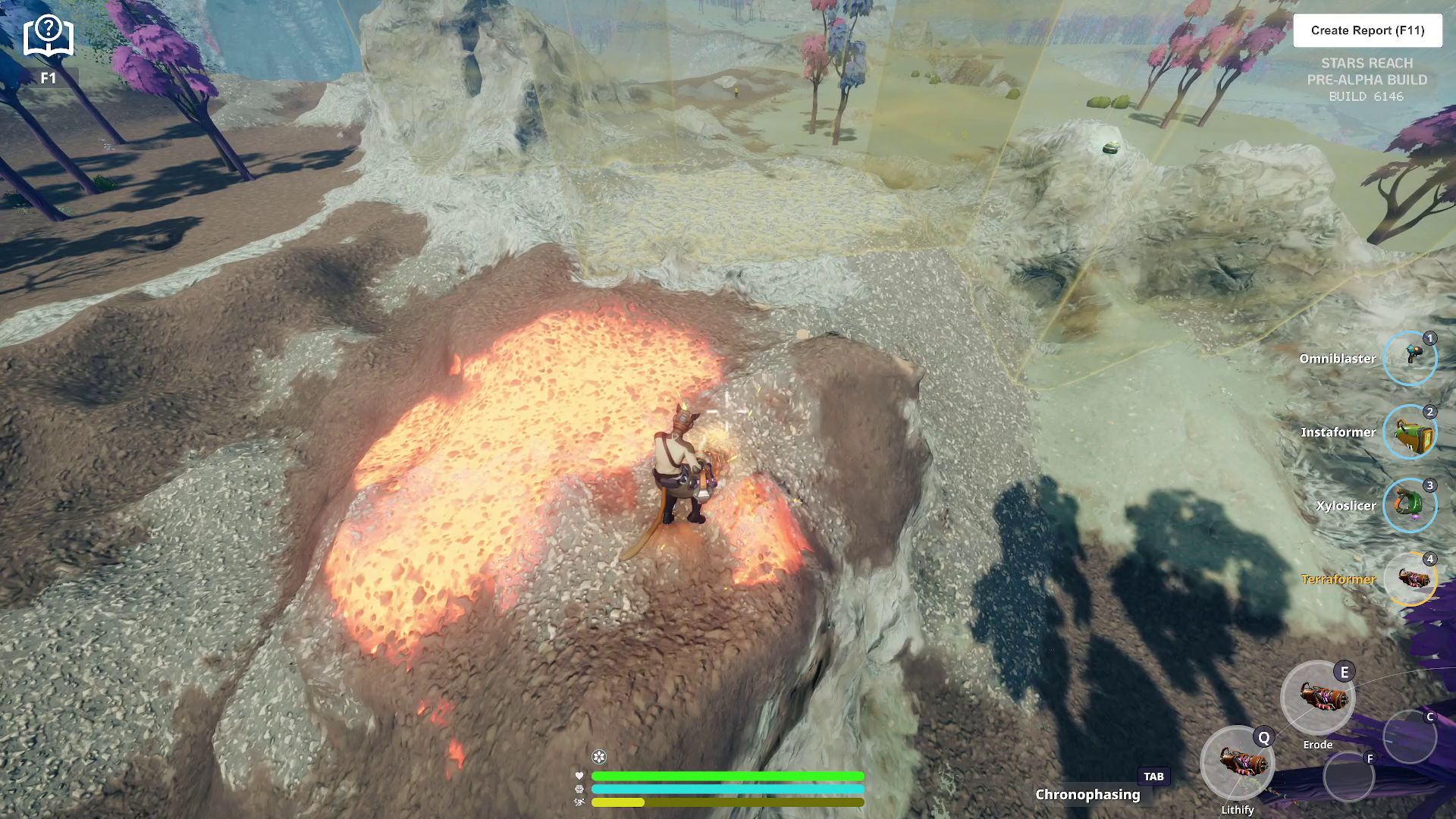Select the Omniblaster tool slot
The height and width of the screenshot is (819, 1456).
point(1410,358)
